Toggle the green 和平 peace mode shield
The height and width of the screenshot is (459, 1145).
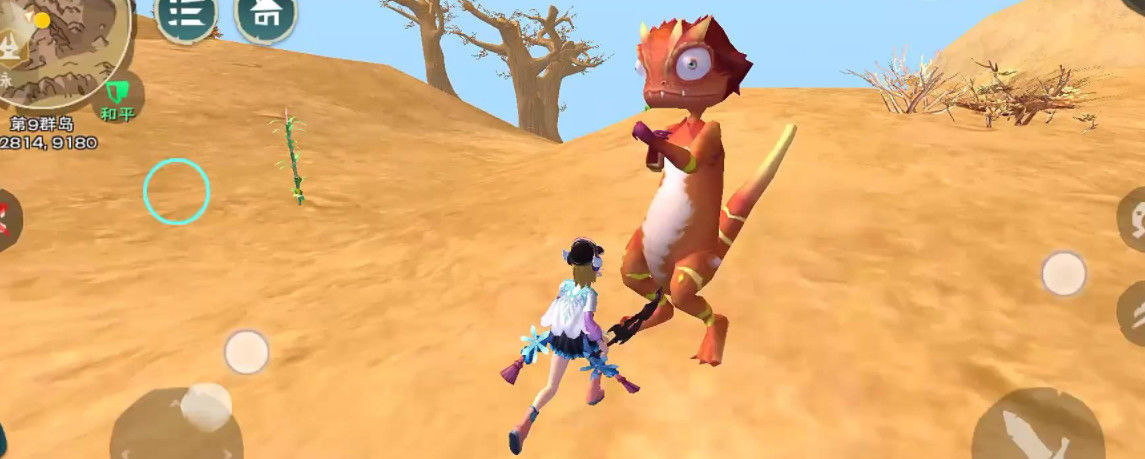click(117, 97)
